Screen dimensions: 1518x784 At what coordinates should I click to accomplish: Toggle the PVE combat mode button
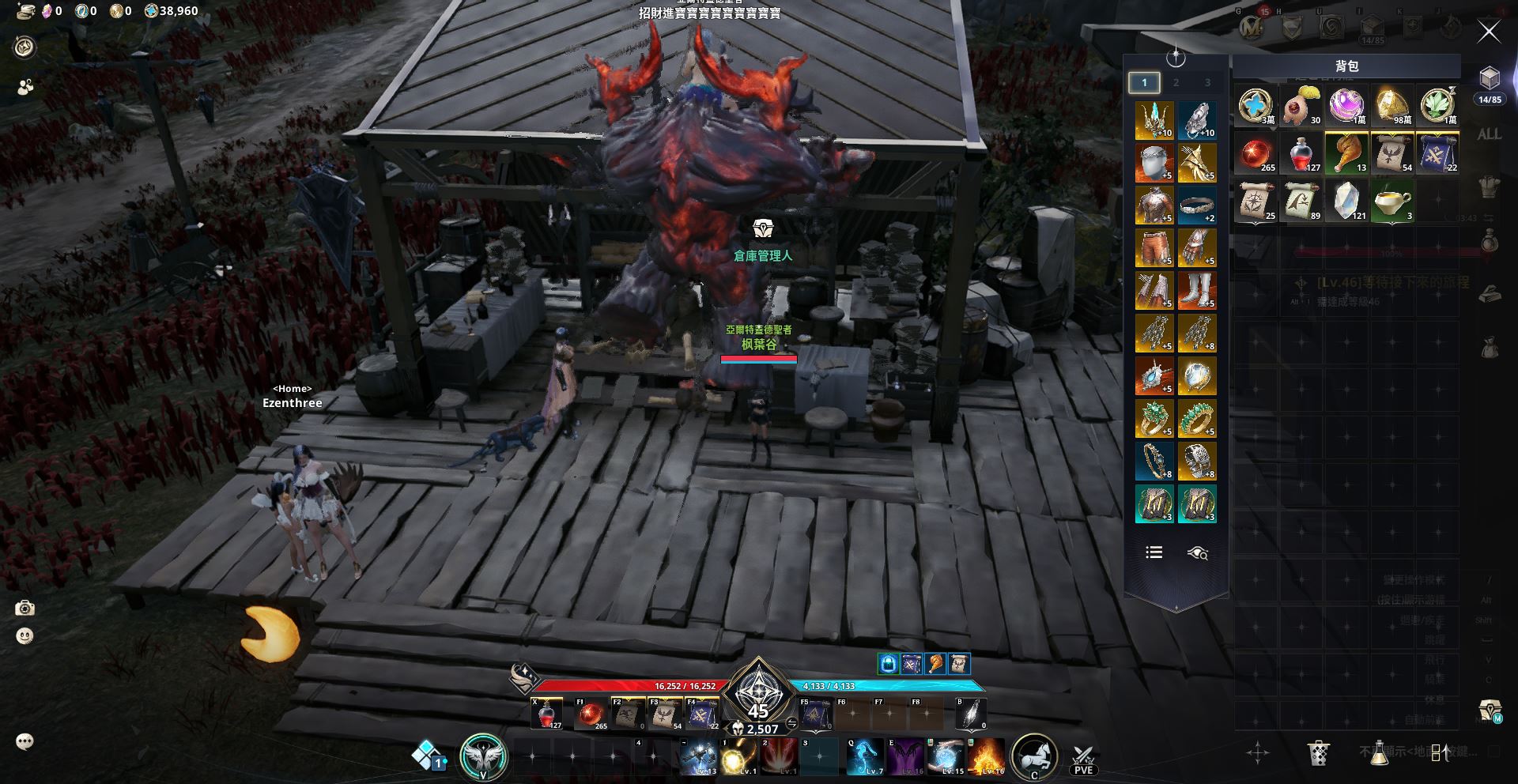click(1083, 759)
